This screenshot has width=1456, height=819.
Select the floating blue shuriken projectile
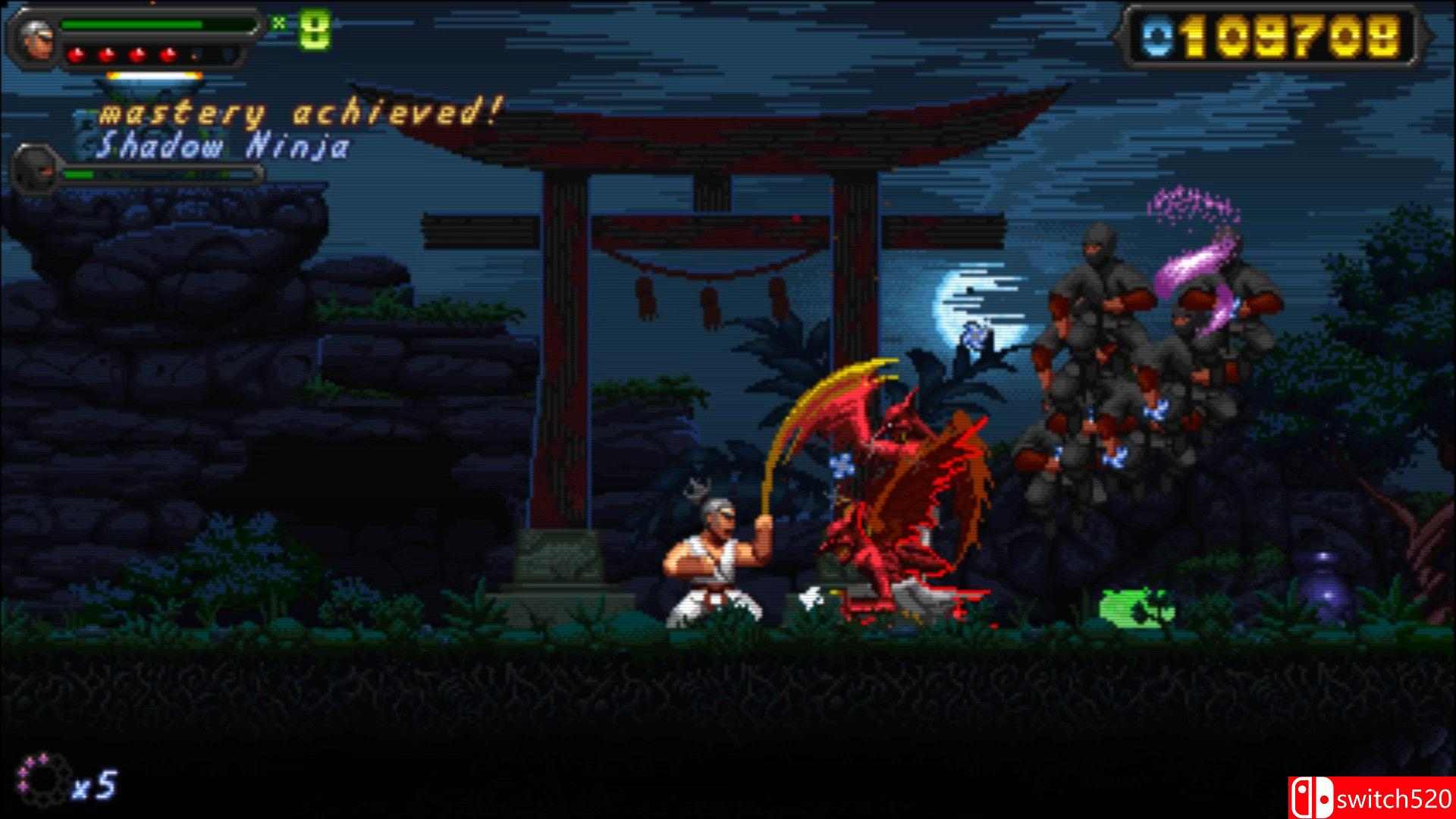pos(974,337)
